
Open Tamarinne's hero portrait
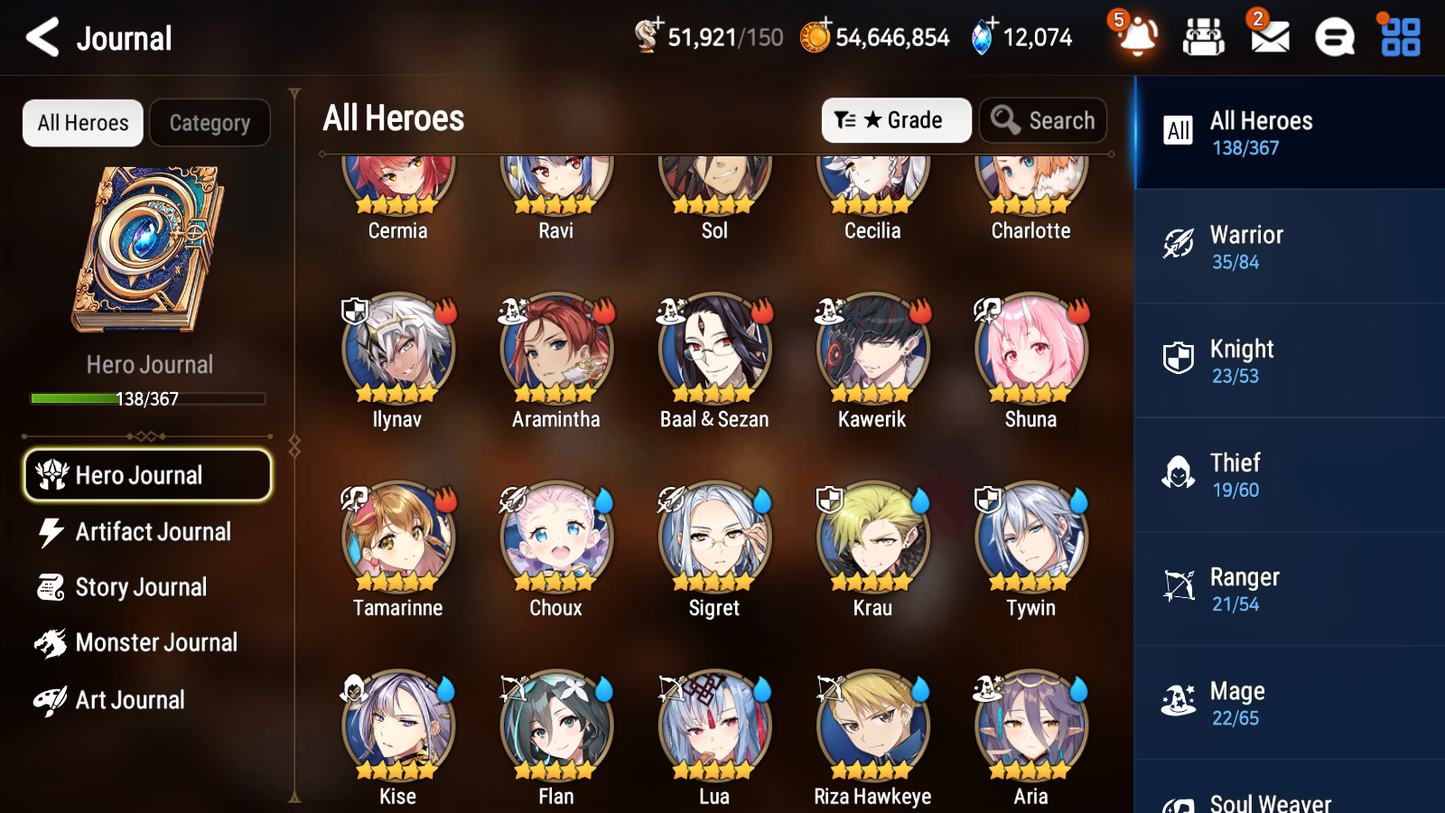click(397, 537)
